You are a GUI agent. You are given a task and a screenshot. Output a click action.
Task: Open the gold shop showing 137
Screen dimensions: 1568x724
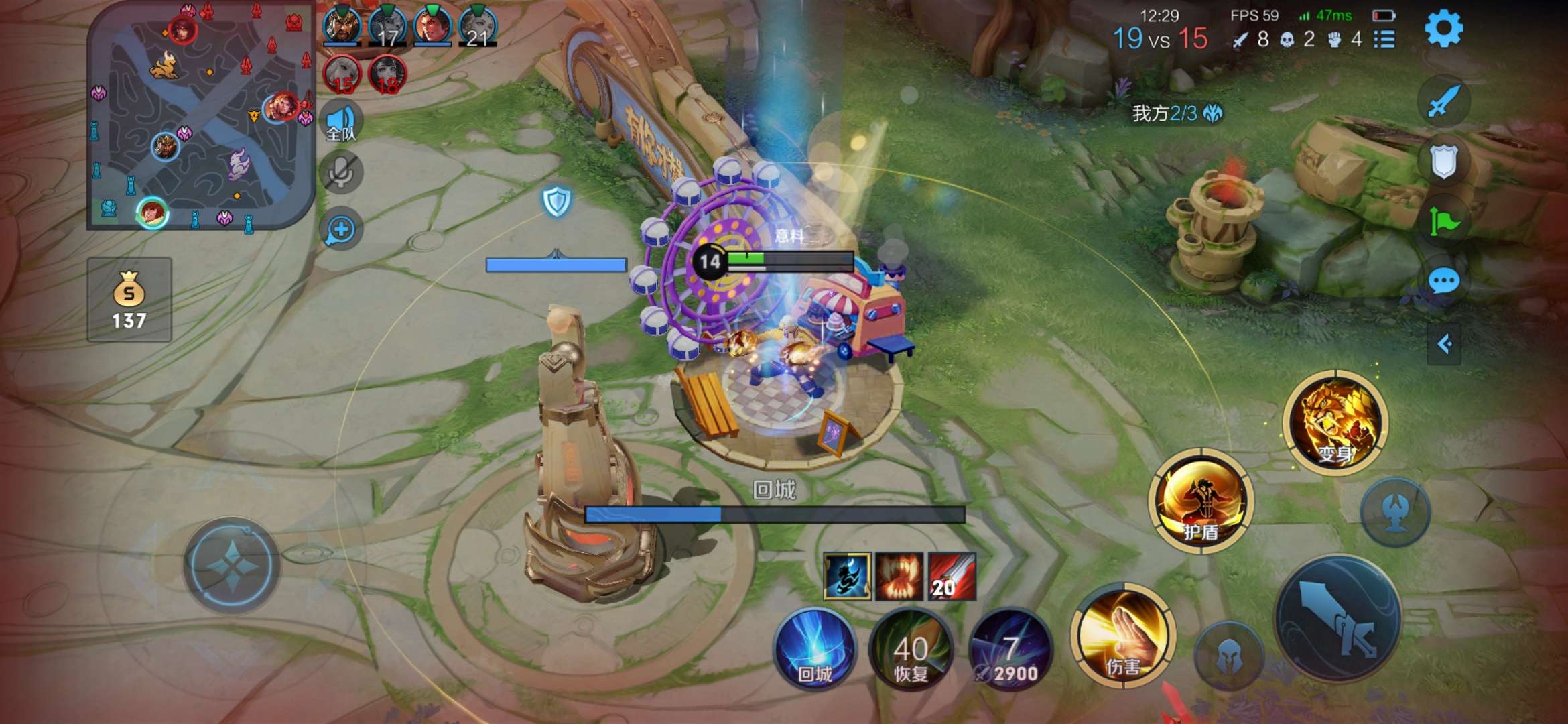click(129, 300)
